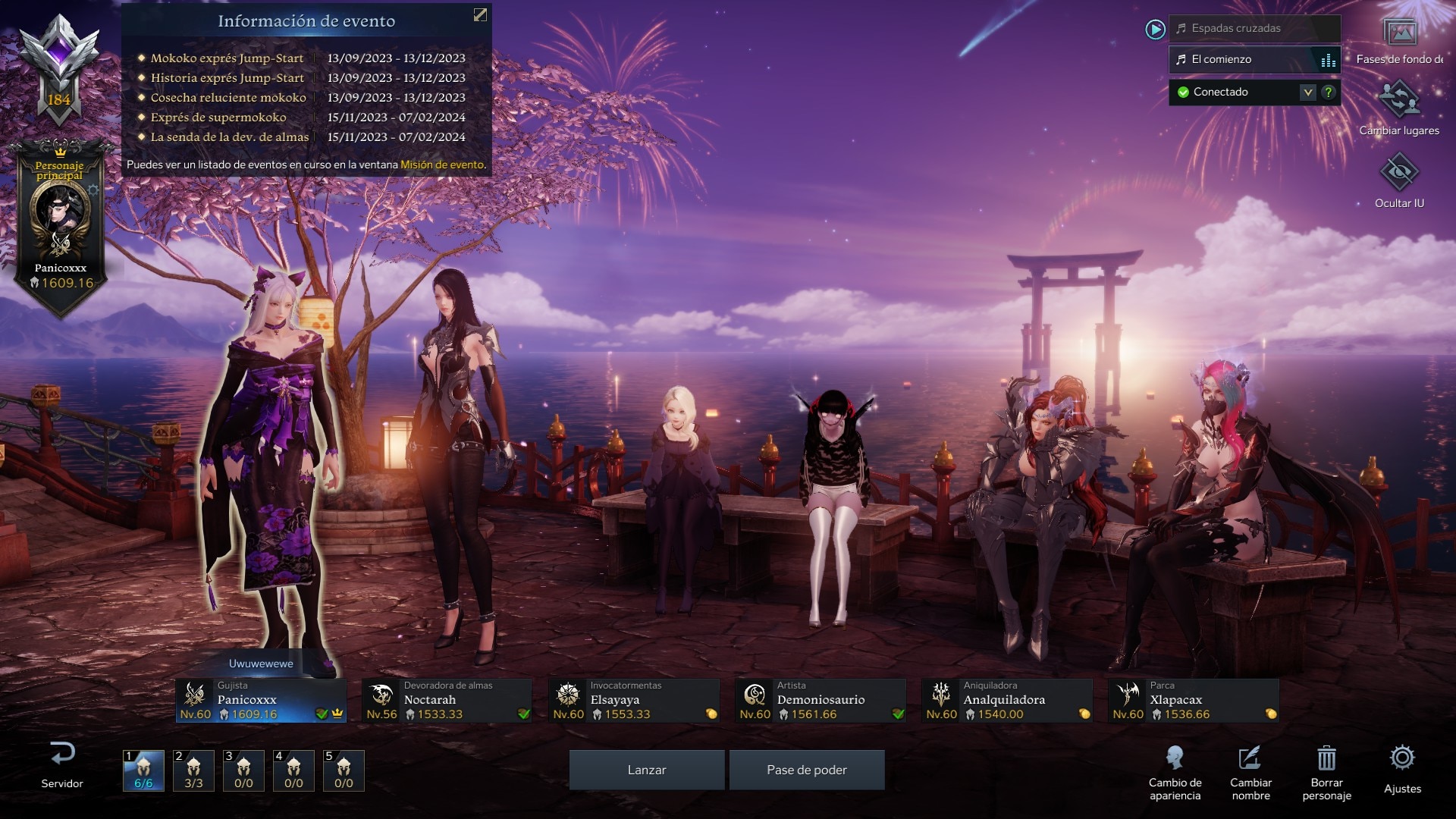1456x819 pixels.
Task: Switch to character page 2 (3/3)
Action: click(x=193, y=770)
